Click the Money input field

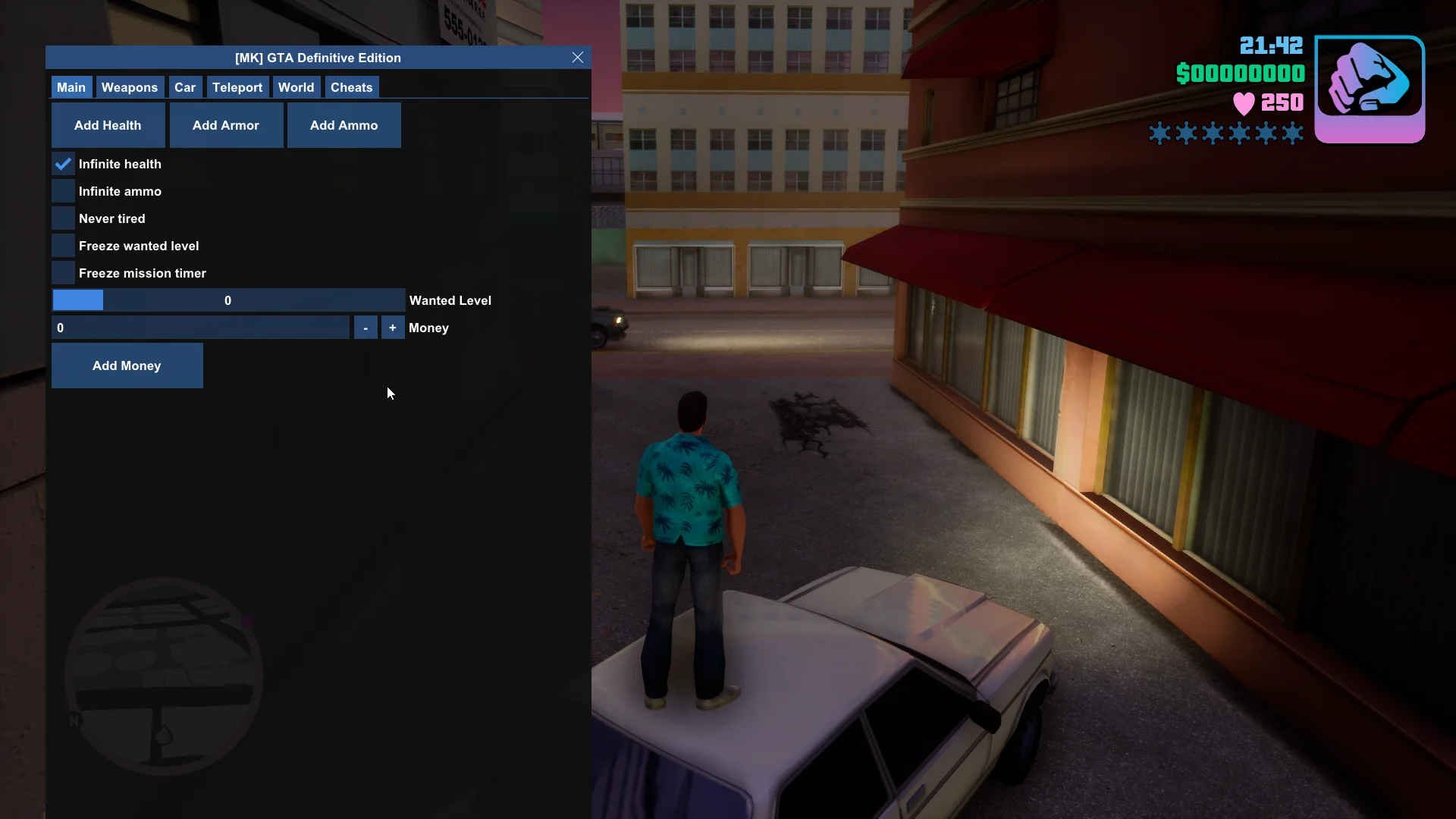point(201,328)
